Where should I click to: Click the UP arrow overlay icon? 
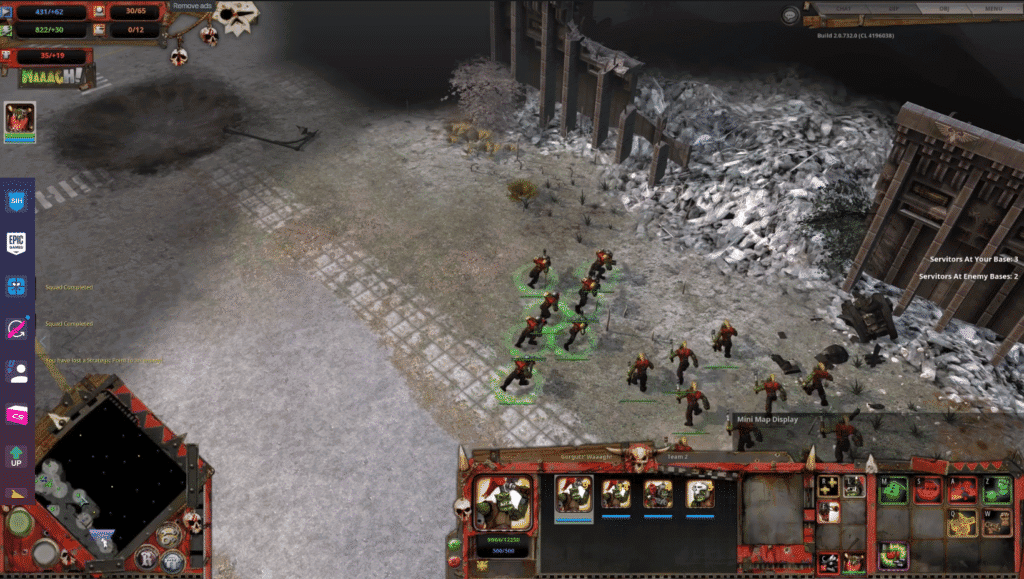(x=16, y=459)
